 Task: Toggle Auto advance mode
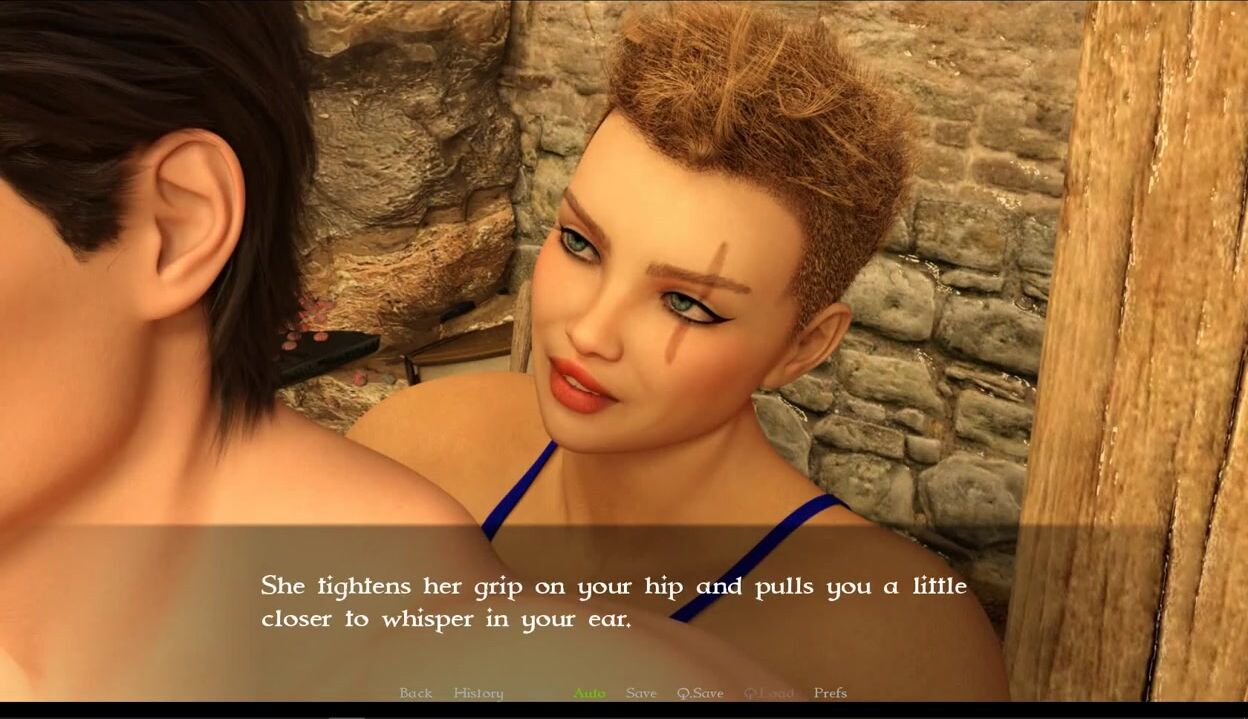(x=589, y=693)
